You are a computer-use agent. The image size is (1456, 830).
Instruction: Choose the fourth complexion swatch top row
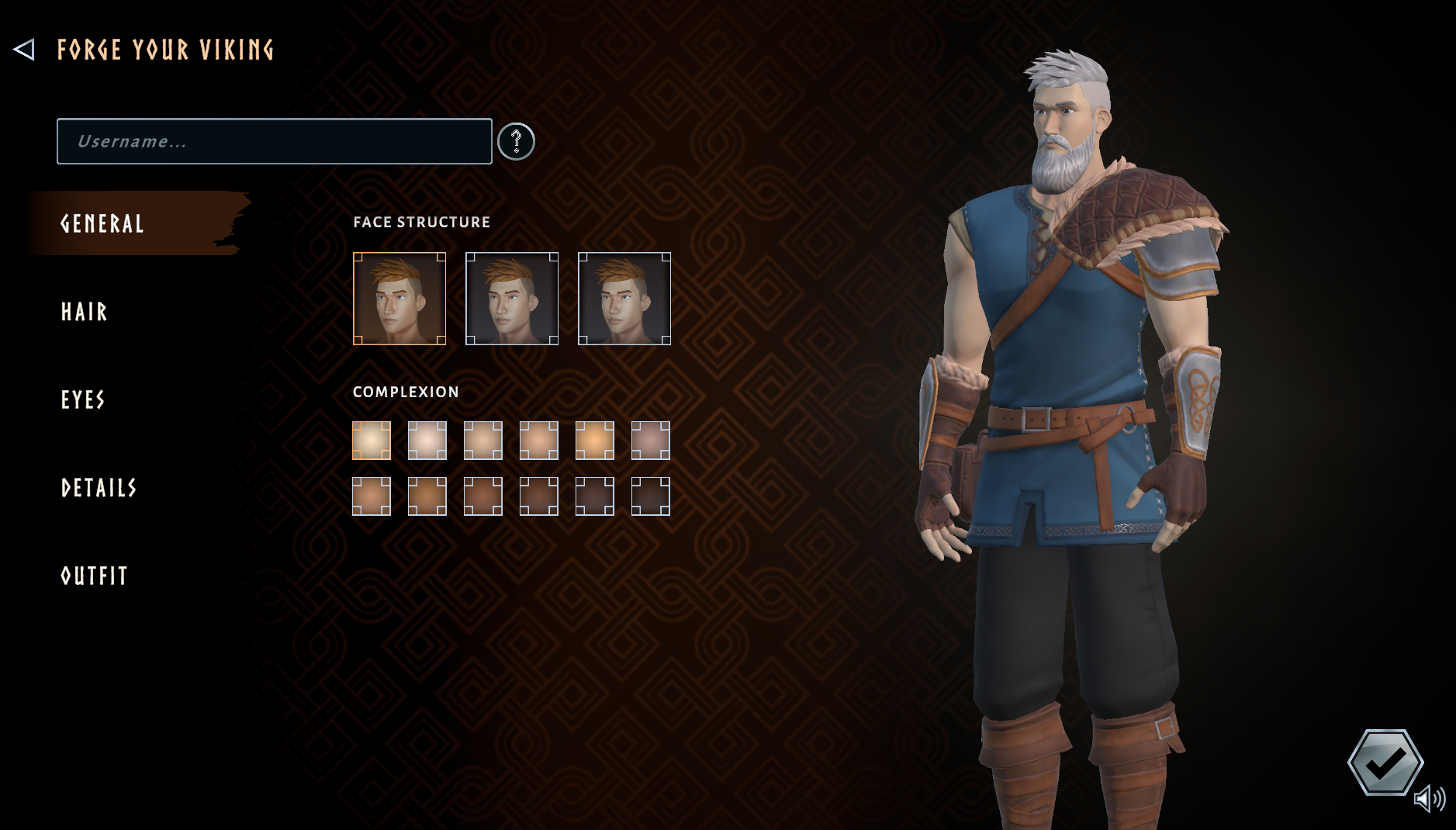tap(538, 439)
